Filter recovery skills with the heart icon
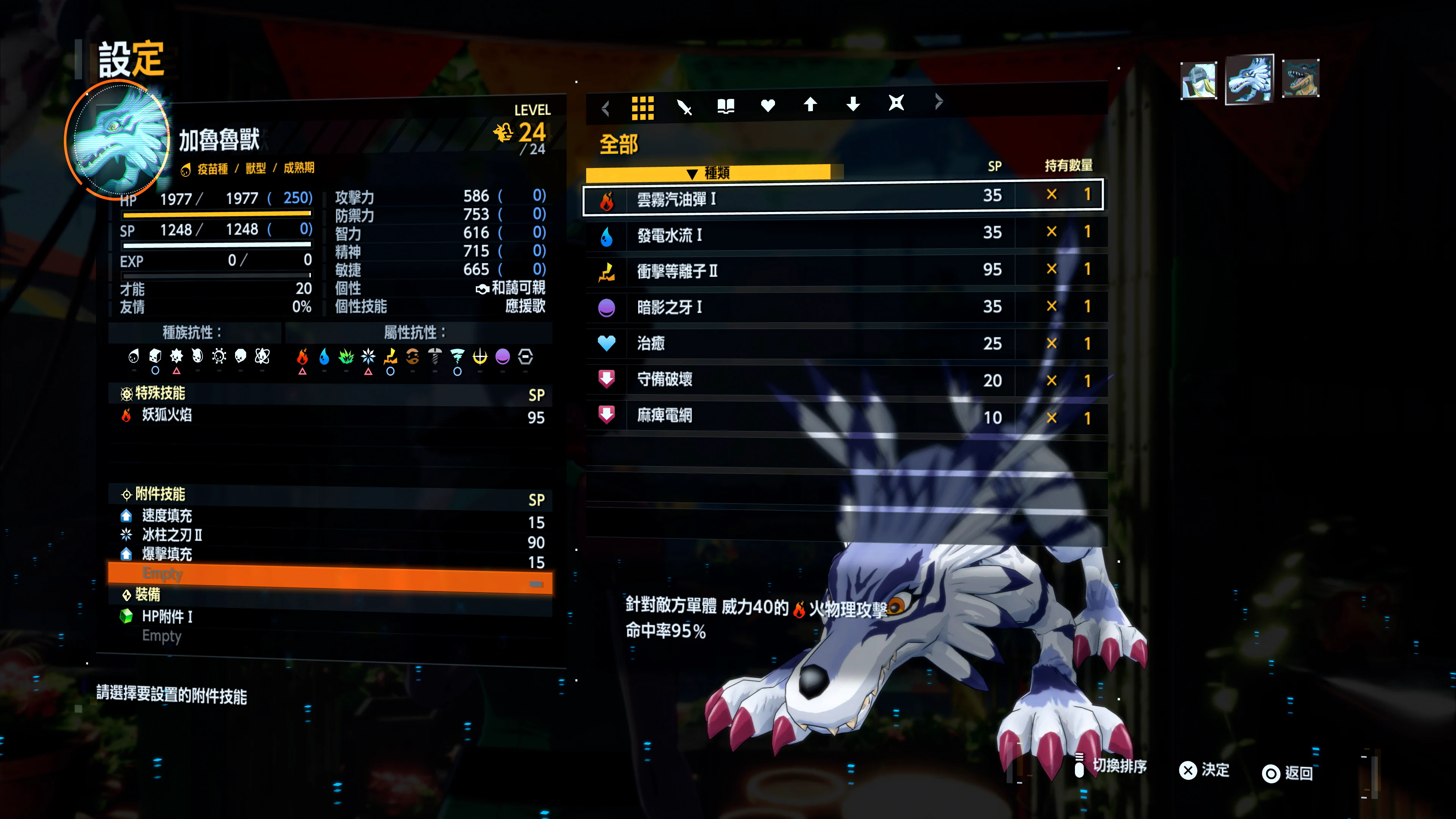This screenshot has height=819, width=1456. pyautogui.click(x=768, y=105)
